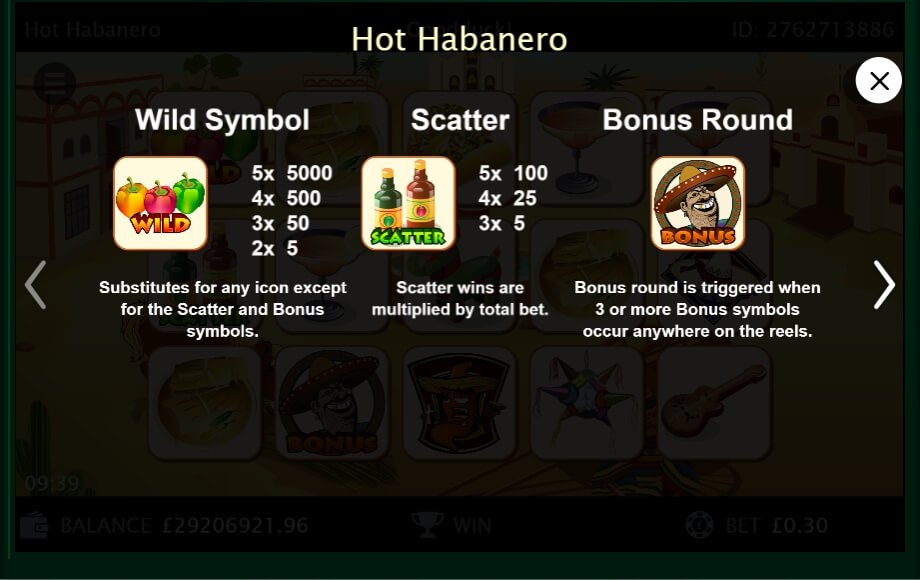
Task: Open the hamburger menu
Action: coord(55,83)
